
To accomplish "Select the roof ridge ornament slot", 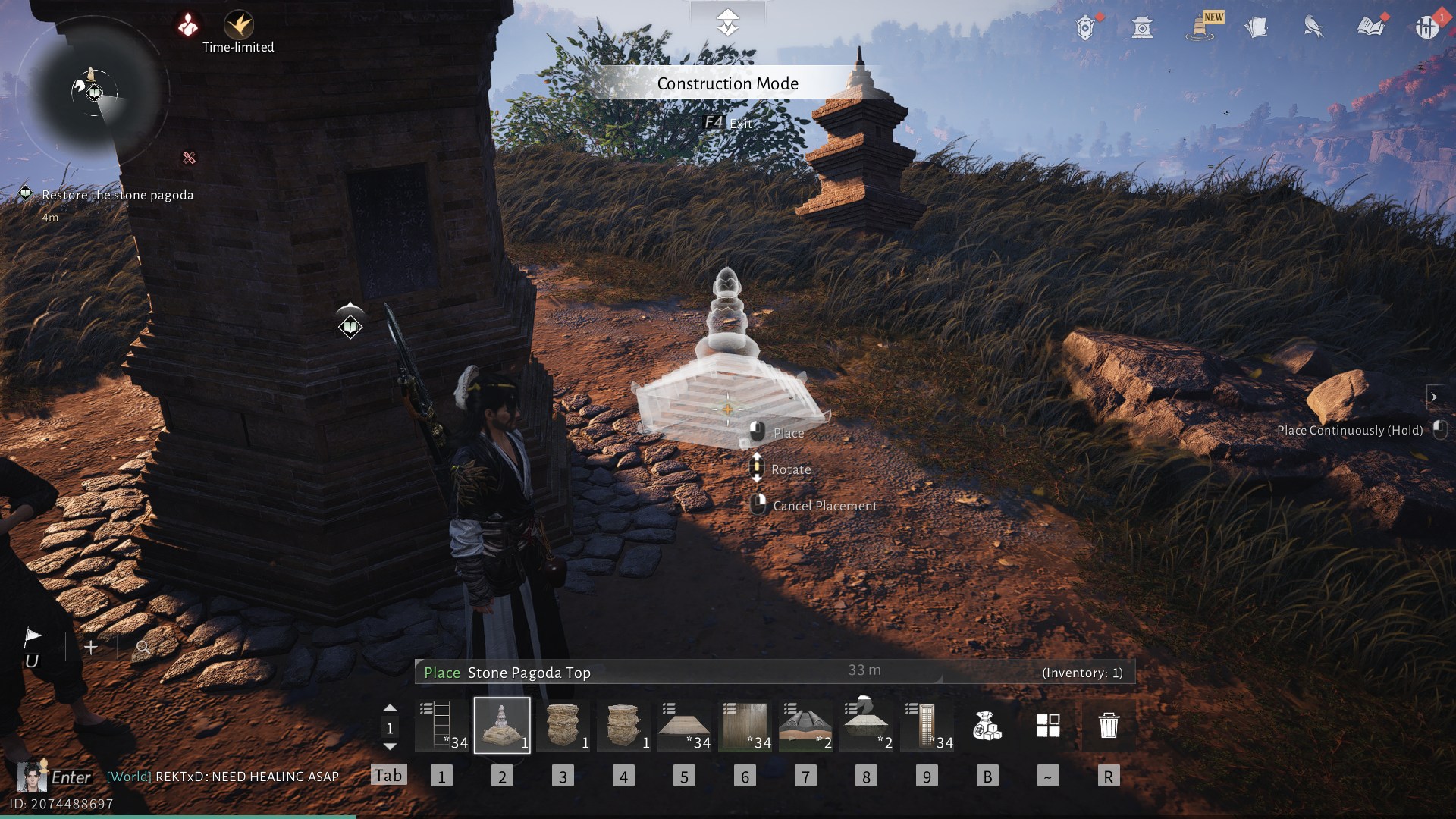I will [866, 726].
